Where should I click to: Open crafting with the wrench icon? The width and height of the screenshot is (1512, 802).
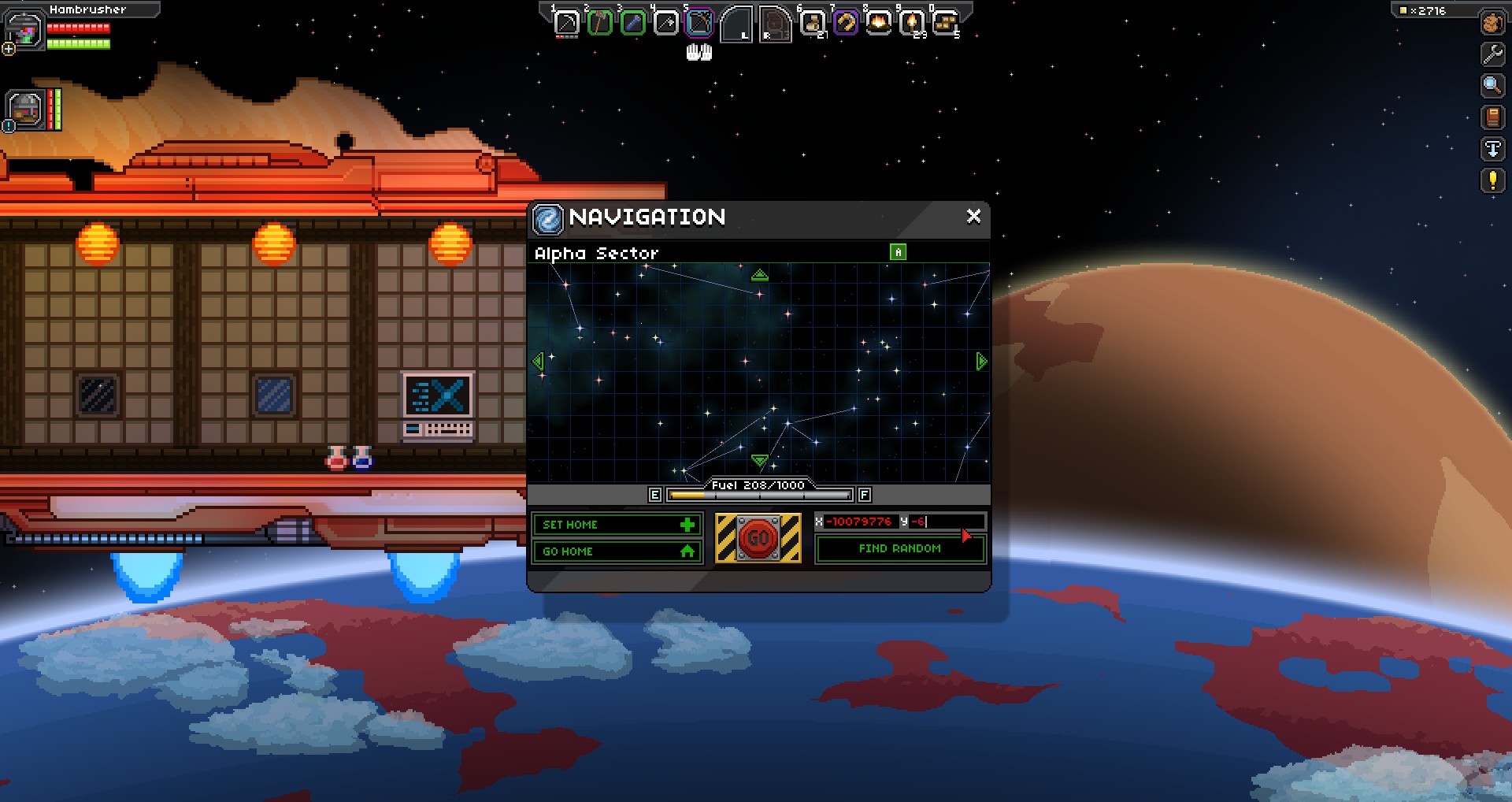[x=1492, y=54]
